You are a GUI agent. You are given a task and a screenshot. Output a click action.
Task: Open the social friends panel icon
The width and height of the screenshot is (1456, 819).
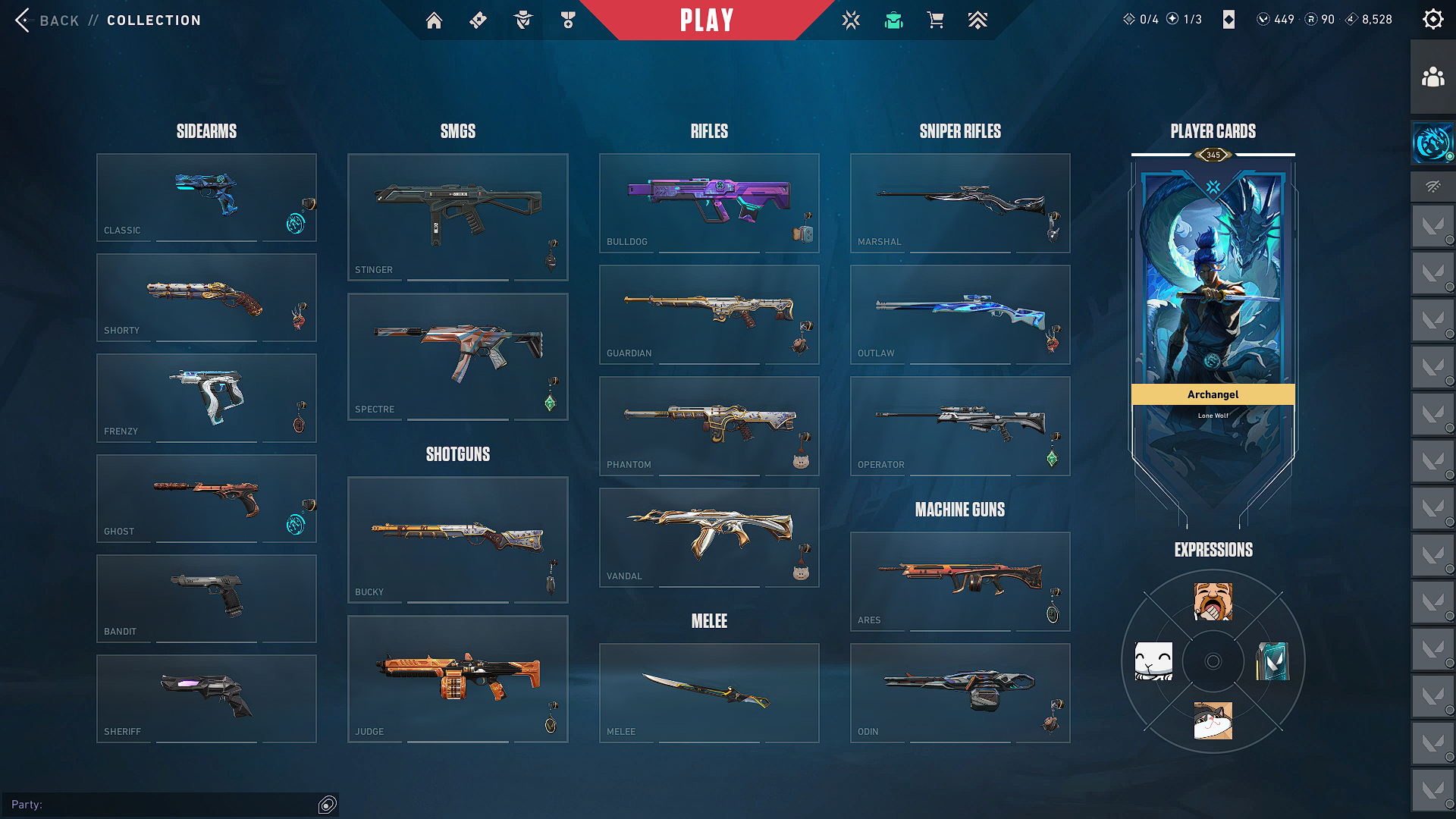(1432, 77)
